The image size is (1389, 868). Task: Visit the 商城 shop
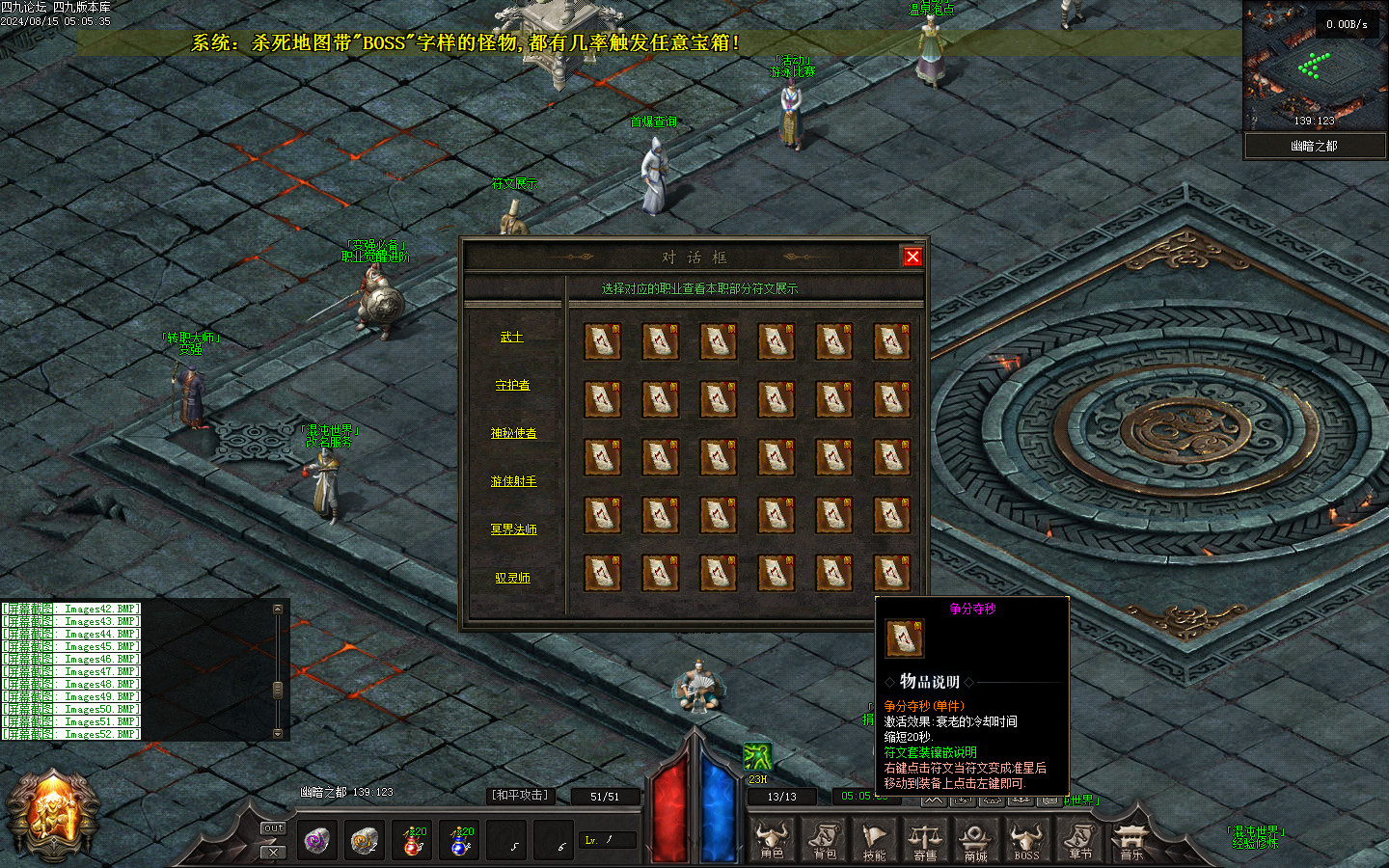click(x=975, y=840)
